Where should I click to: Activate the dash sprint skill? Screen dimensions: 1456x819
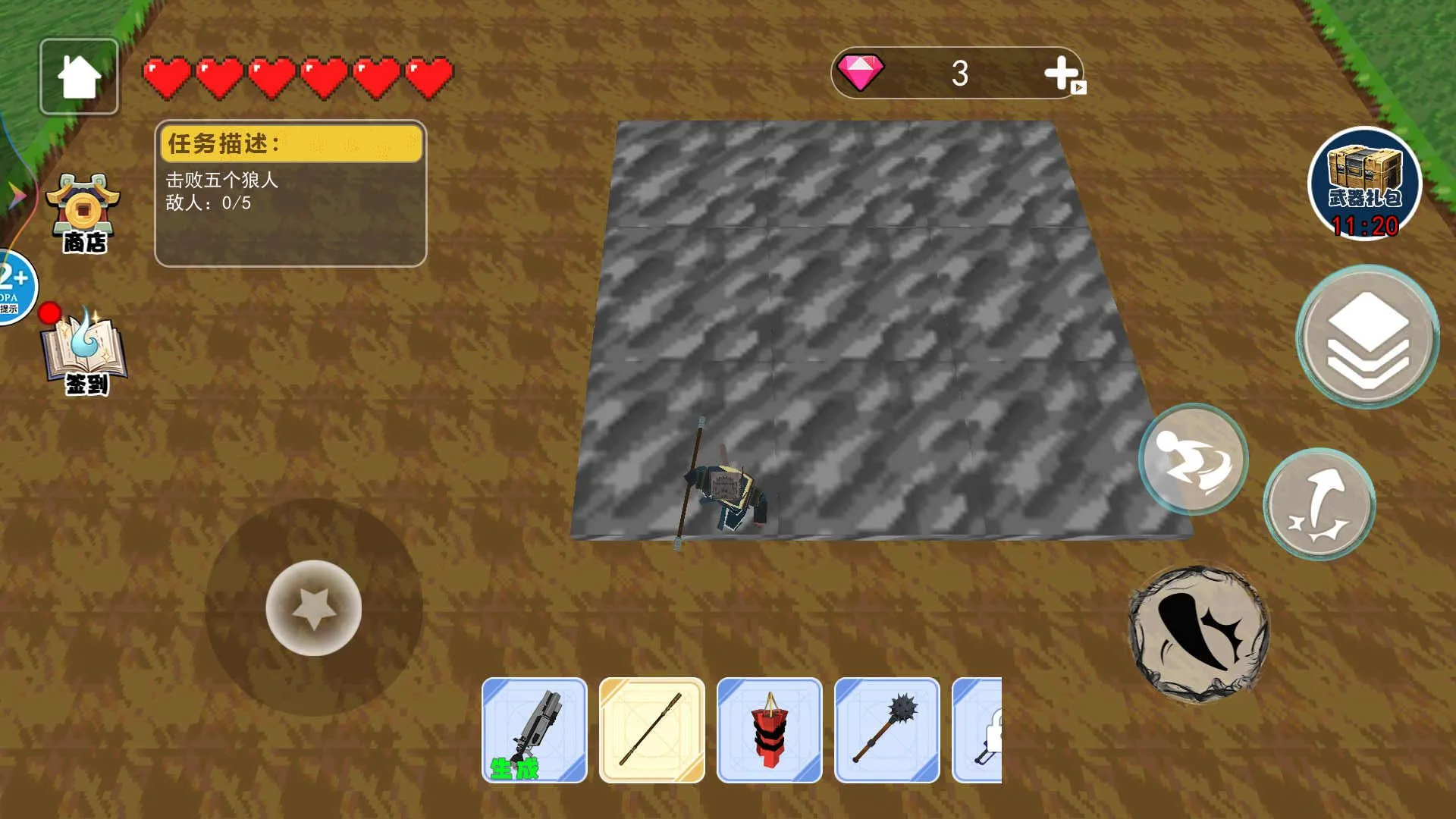click(x=1193, y=459)
